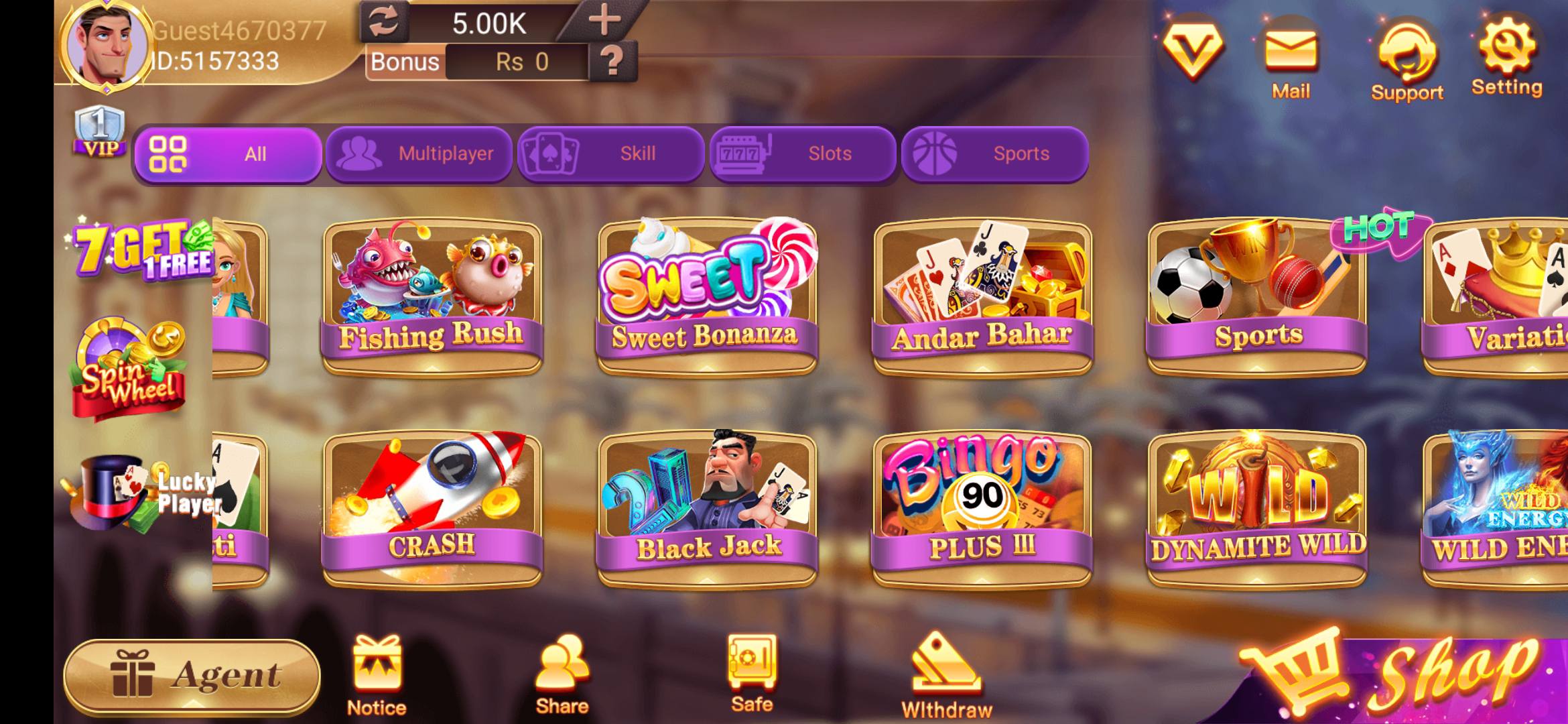The image size is (1568, 724).
Task: Switch to the Multiplayer tab
Action: 419,154
